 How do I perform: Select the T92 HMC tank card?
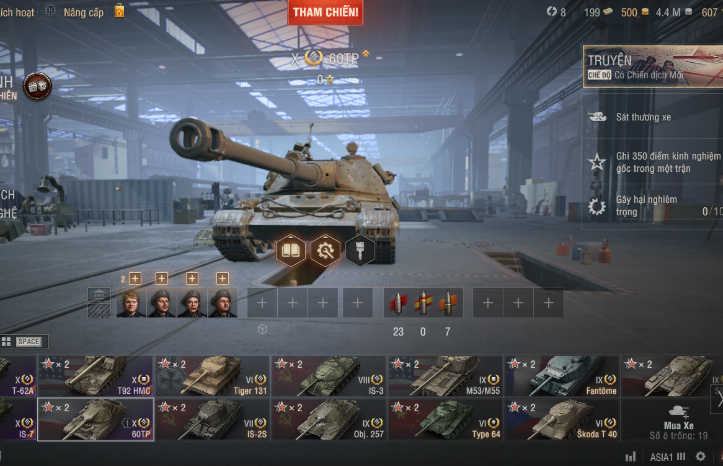(96, 376)
